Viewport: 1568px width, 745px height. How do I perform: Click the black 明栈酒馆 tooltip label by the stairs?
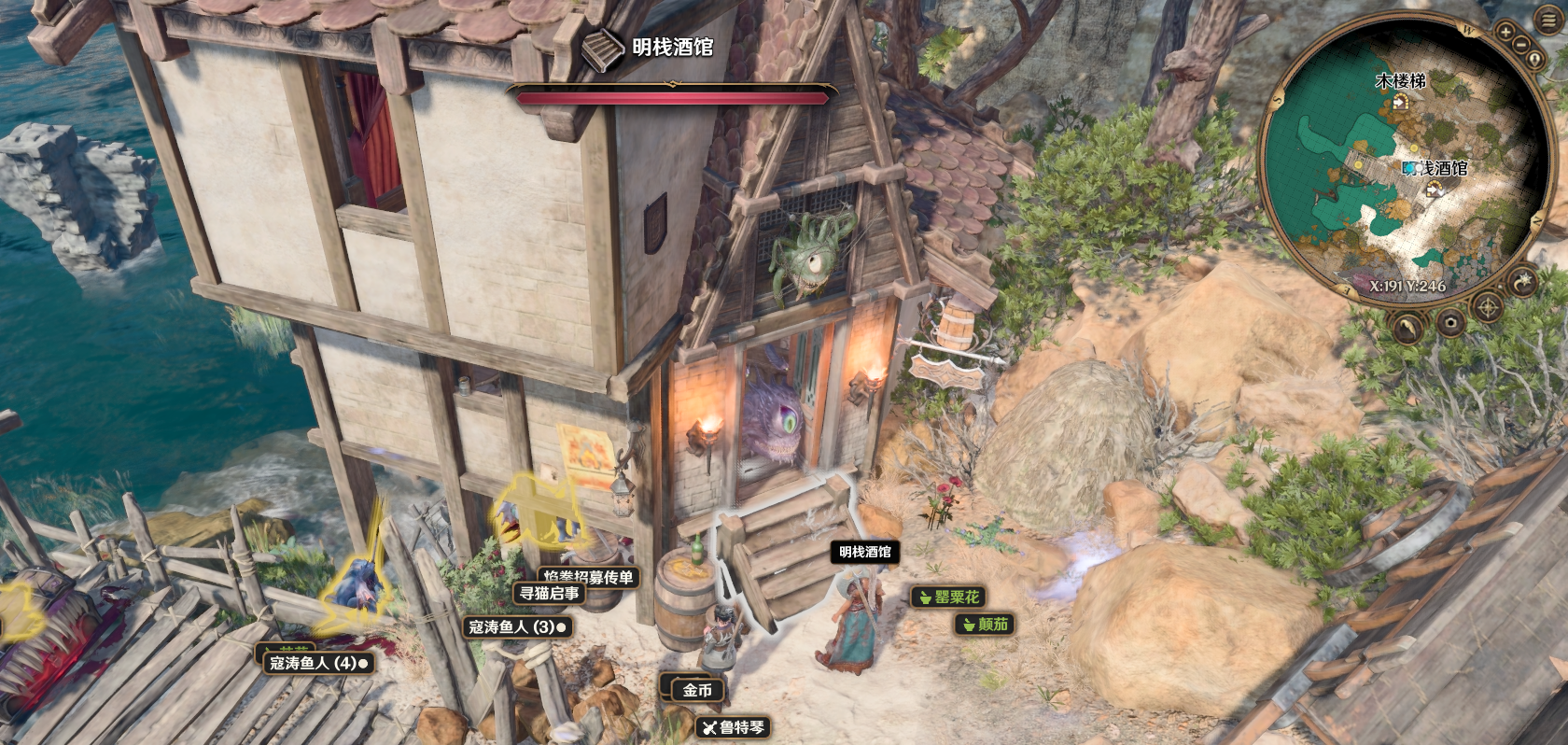tap(864, 552)
